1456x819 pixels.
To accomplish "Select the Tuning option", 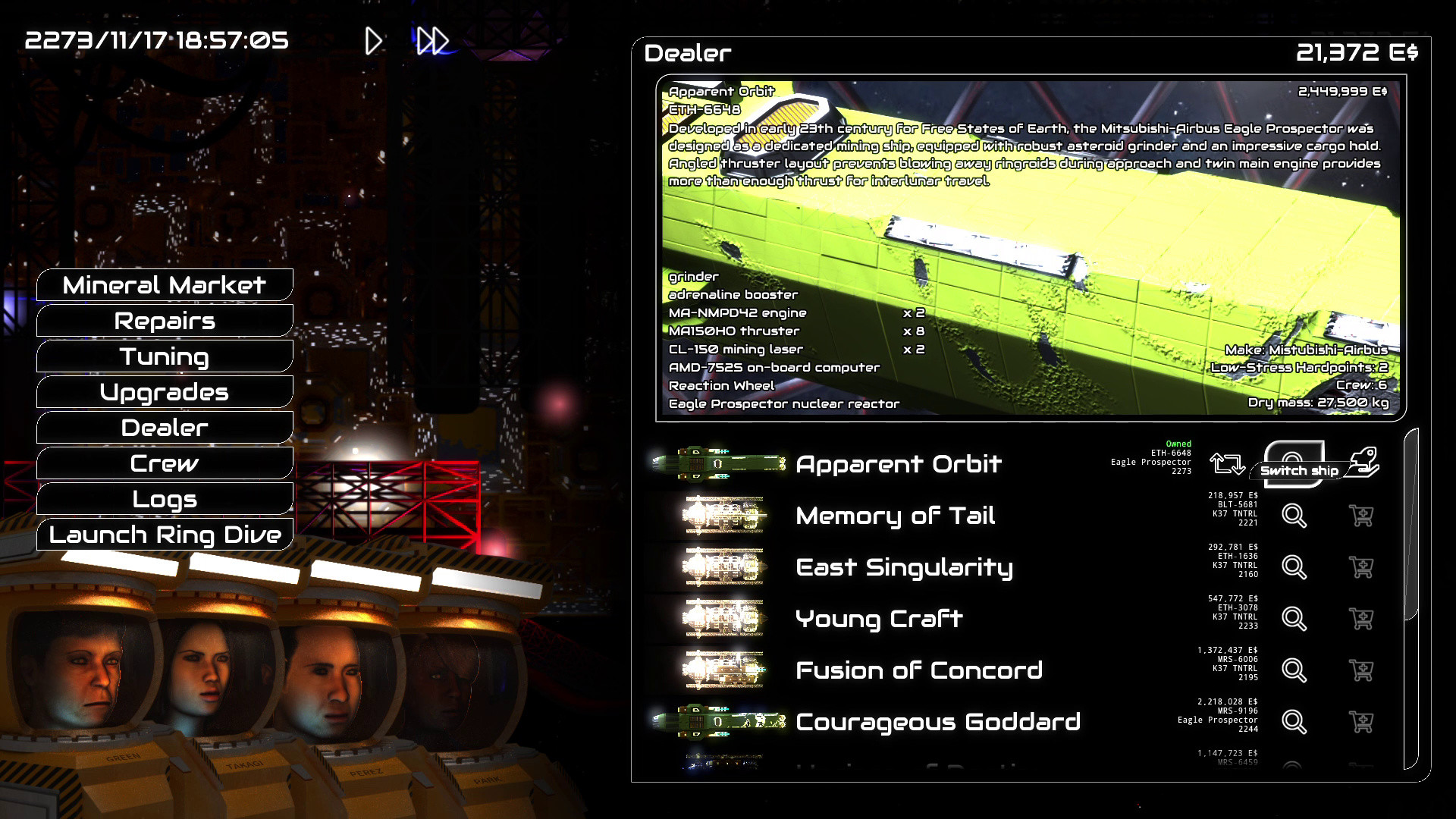I will (164, 356).
